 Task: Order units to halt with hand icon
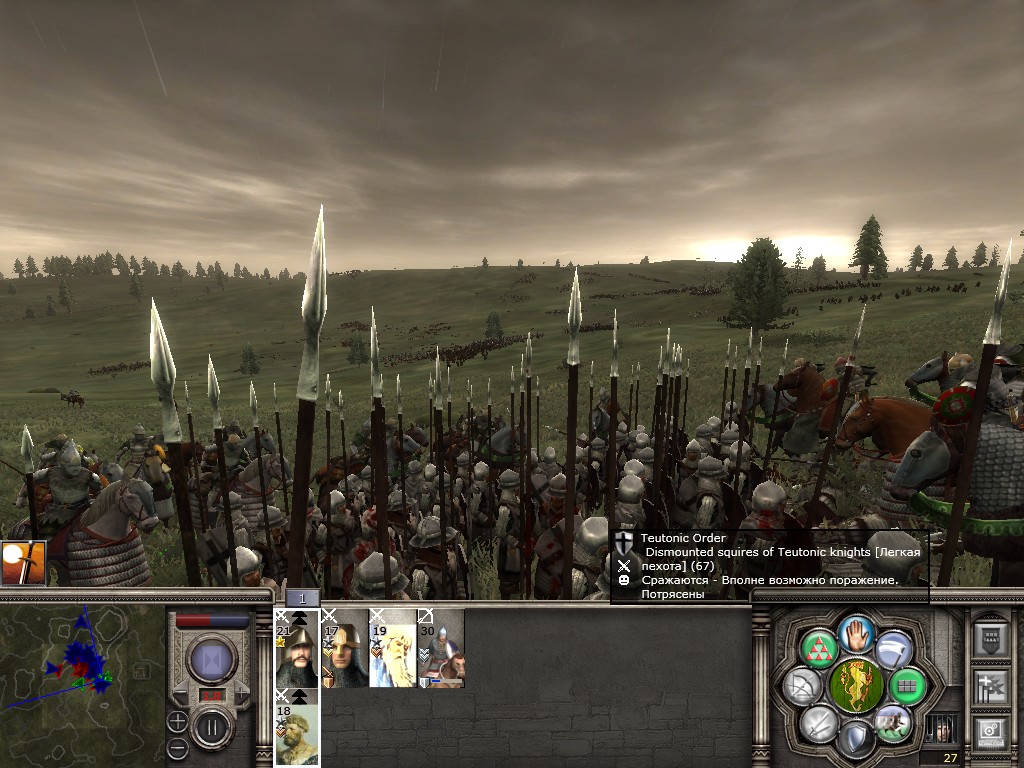coord(857,633)
